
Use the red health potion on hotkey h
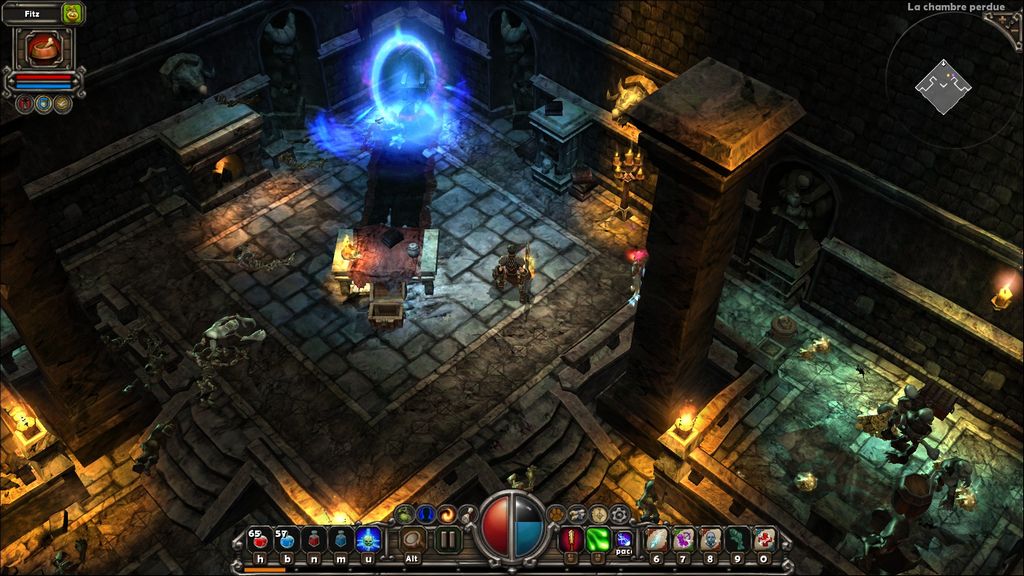click(258, 541)
